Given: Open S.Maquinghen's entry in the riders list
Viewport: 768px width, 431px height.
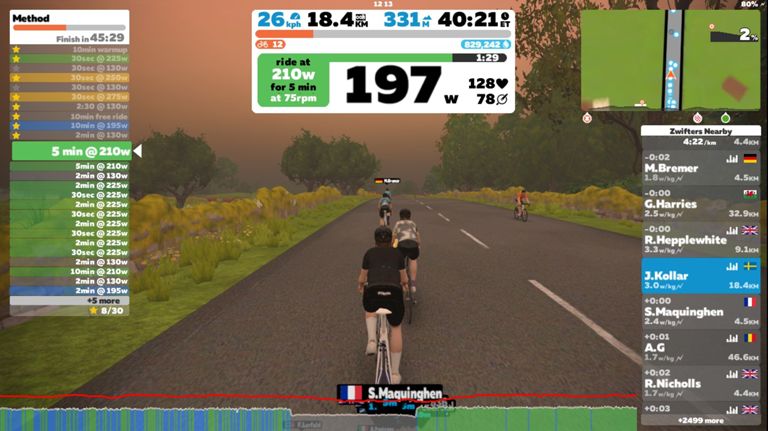Looking at the screenshot, I should 700,311.
